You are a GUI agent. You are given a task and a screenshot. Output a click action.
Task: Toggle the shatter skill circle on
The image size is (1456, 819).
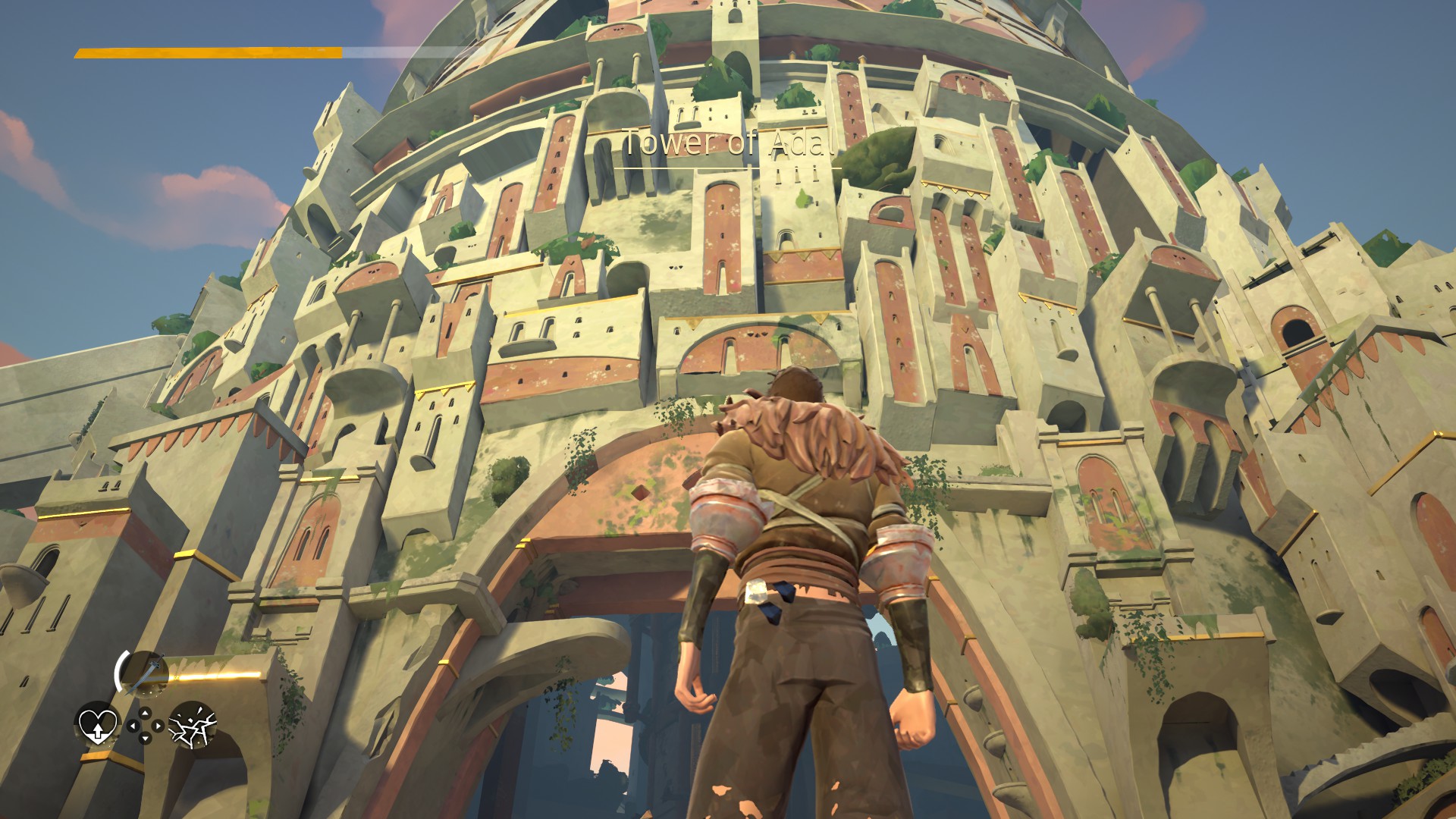coord(193,726)
